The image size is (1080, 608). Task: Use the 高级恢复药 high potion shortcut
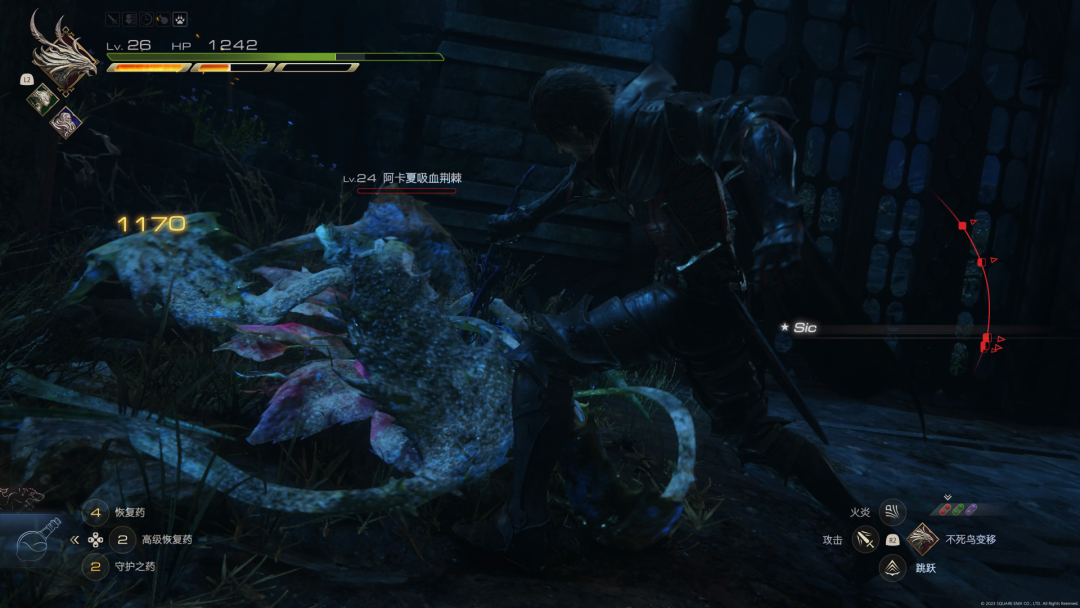(122, 540)
